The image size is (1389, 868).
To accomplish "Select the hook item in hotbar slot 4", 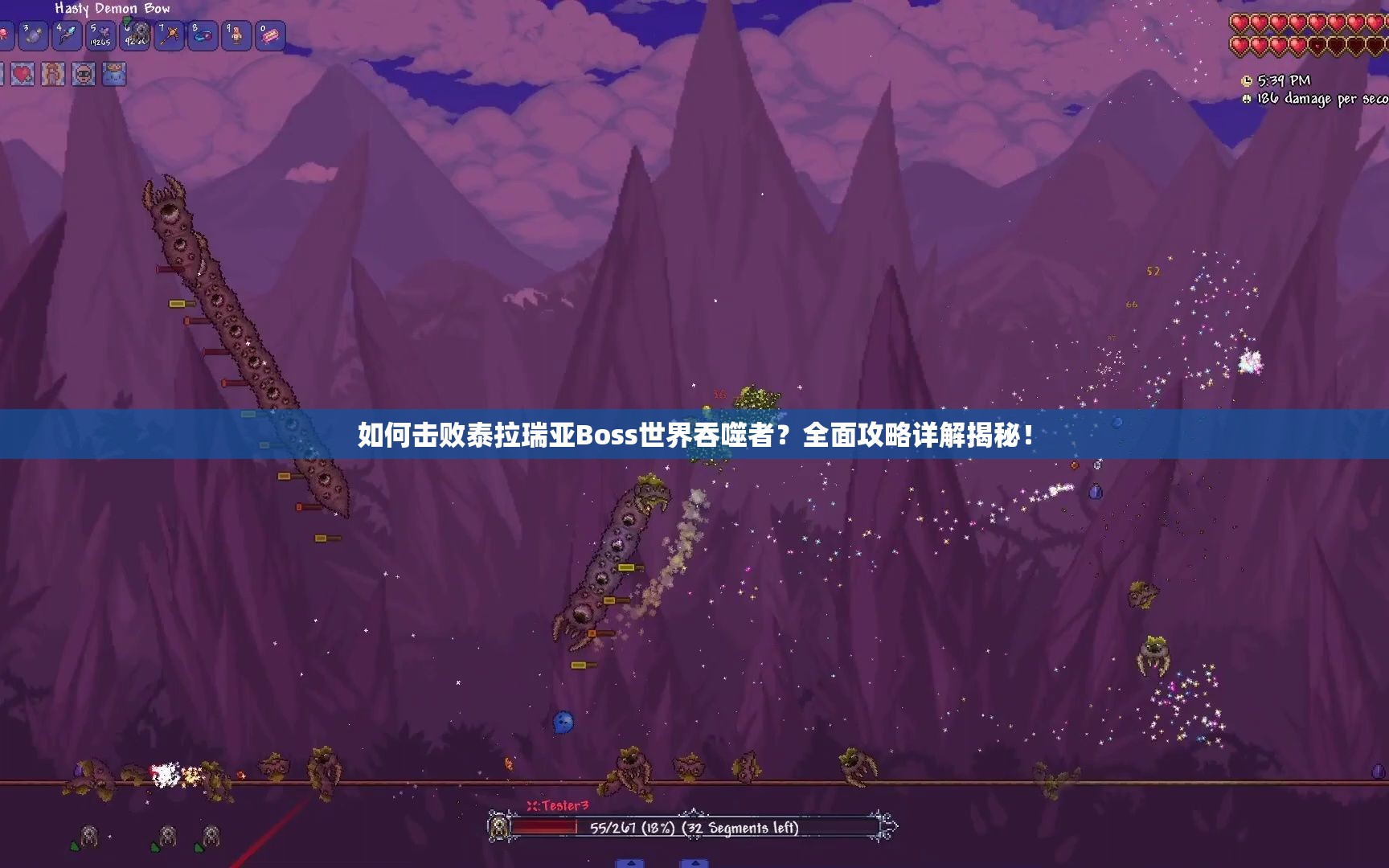I will (x=68, y=35).
